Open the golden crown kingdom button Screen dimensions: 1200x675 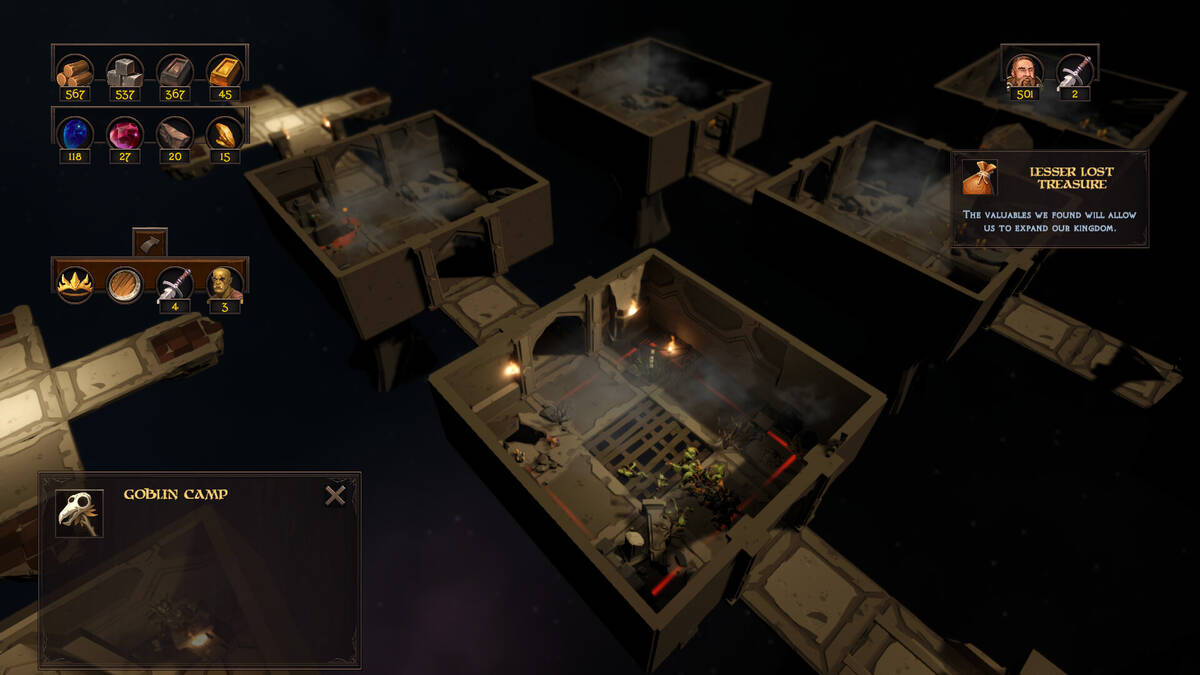coord(75,284)
